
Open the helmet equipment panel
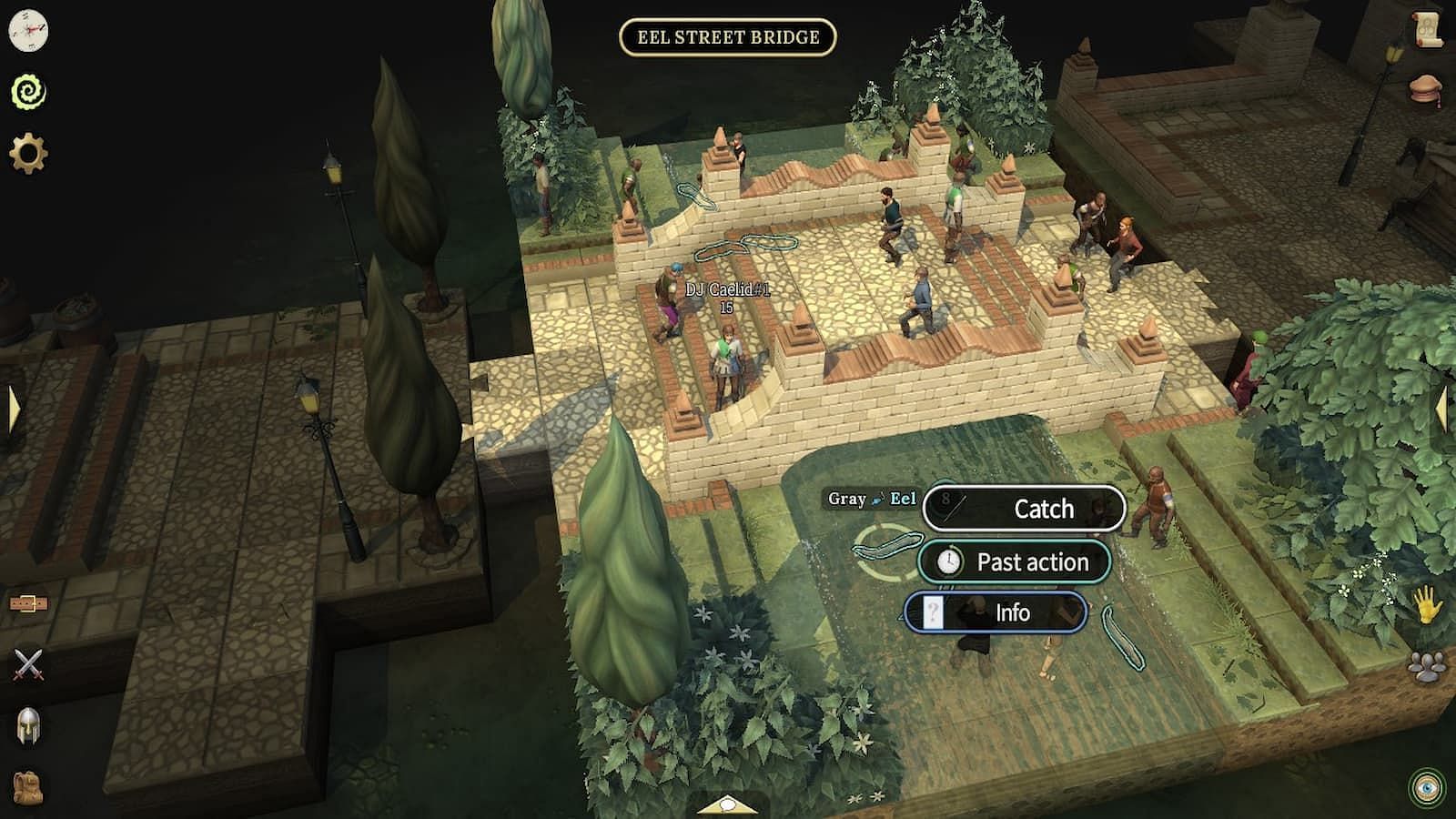tap(29, 726)
